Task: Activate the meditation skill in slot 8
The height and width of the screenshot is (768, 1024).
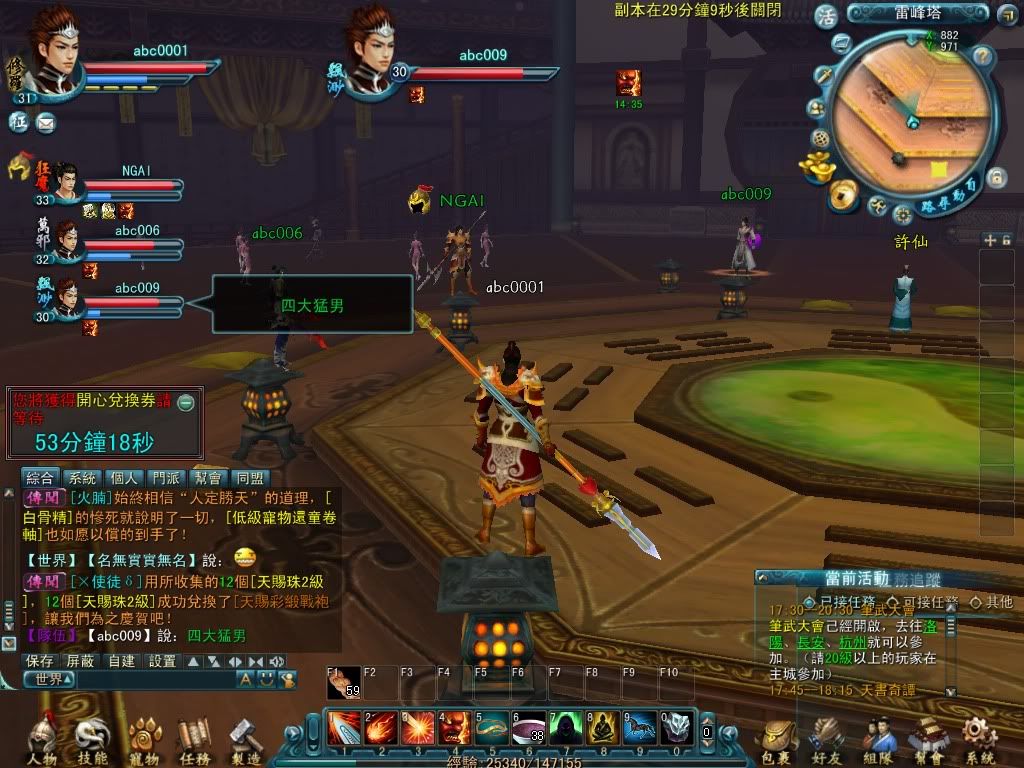Action: click(602, 727)
